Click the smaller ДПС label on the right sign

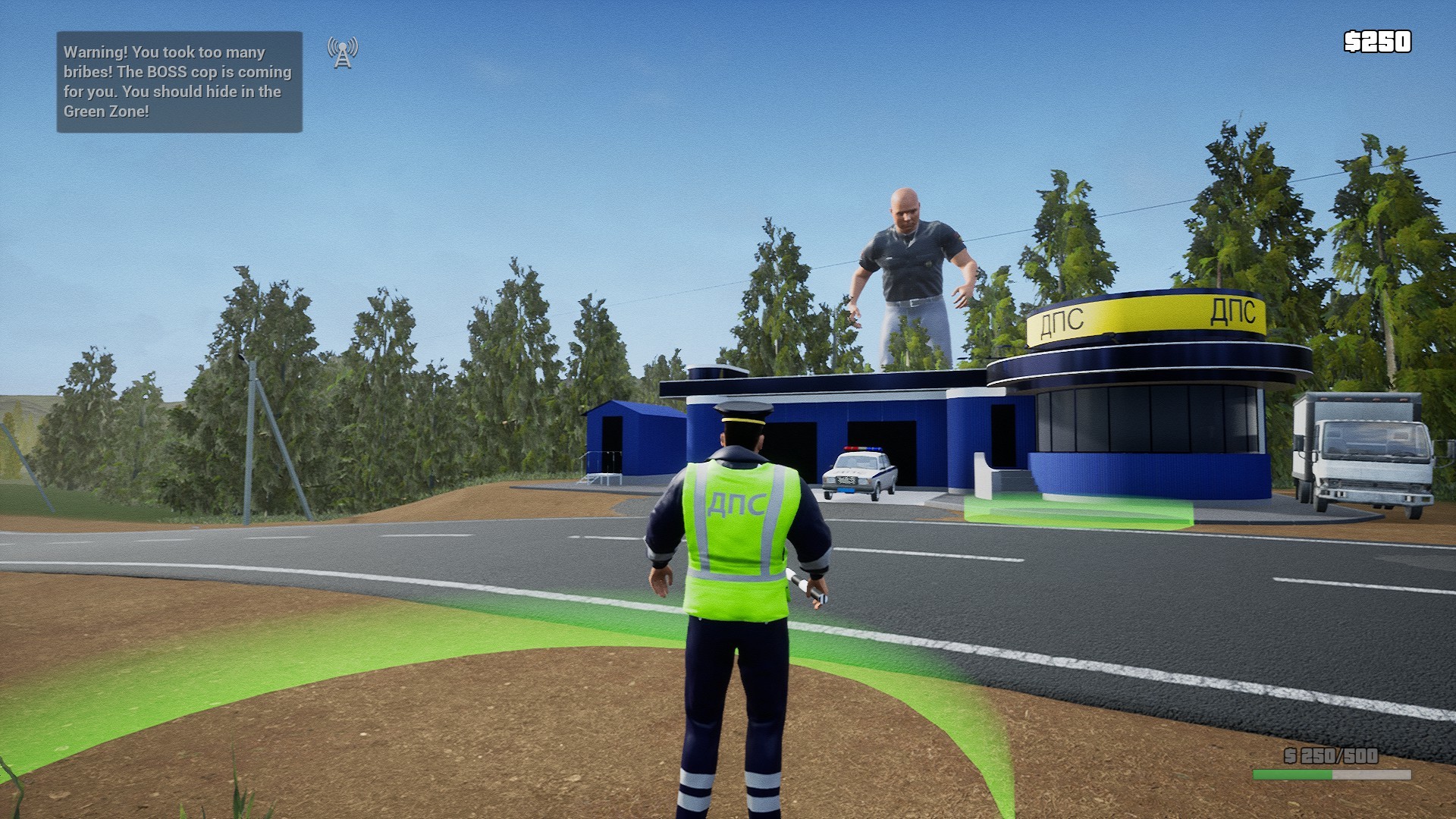pos(1235,312)
